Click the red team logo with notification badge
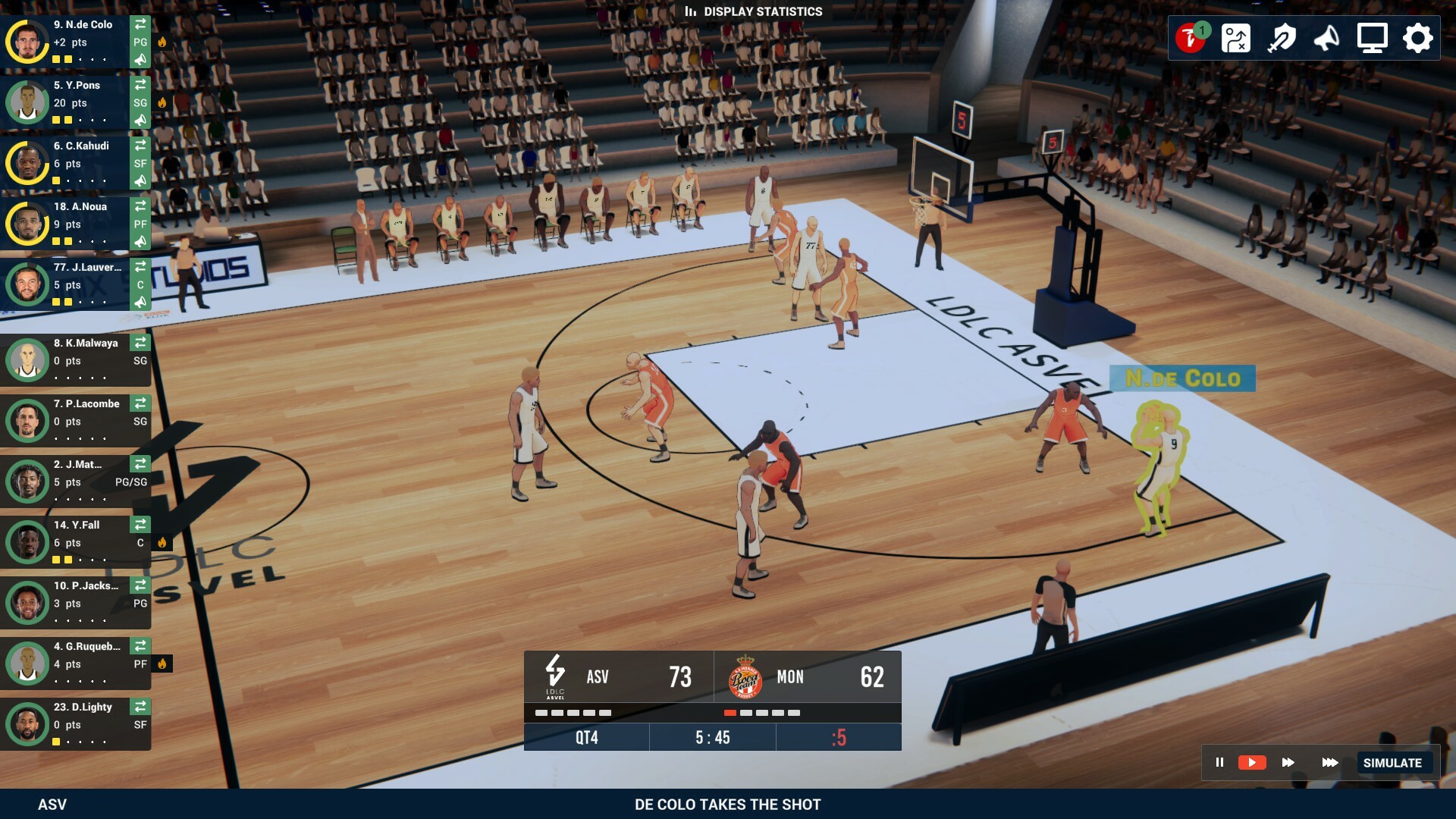Screen dimensions: 1456x819 (x=1192, y=36)
